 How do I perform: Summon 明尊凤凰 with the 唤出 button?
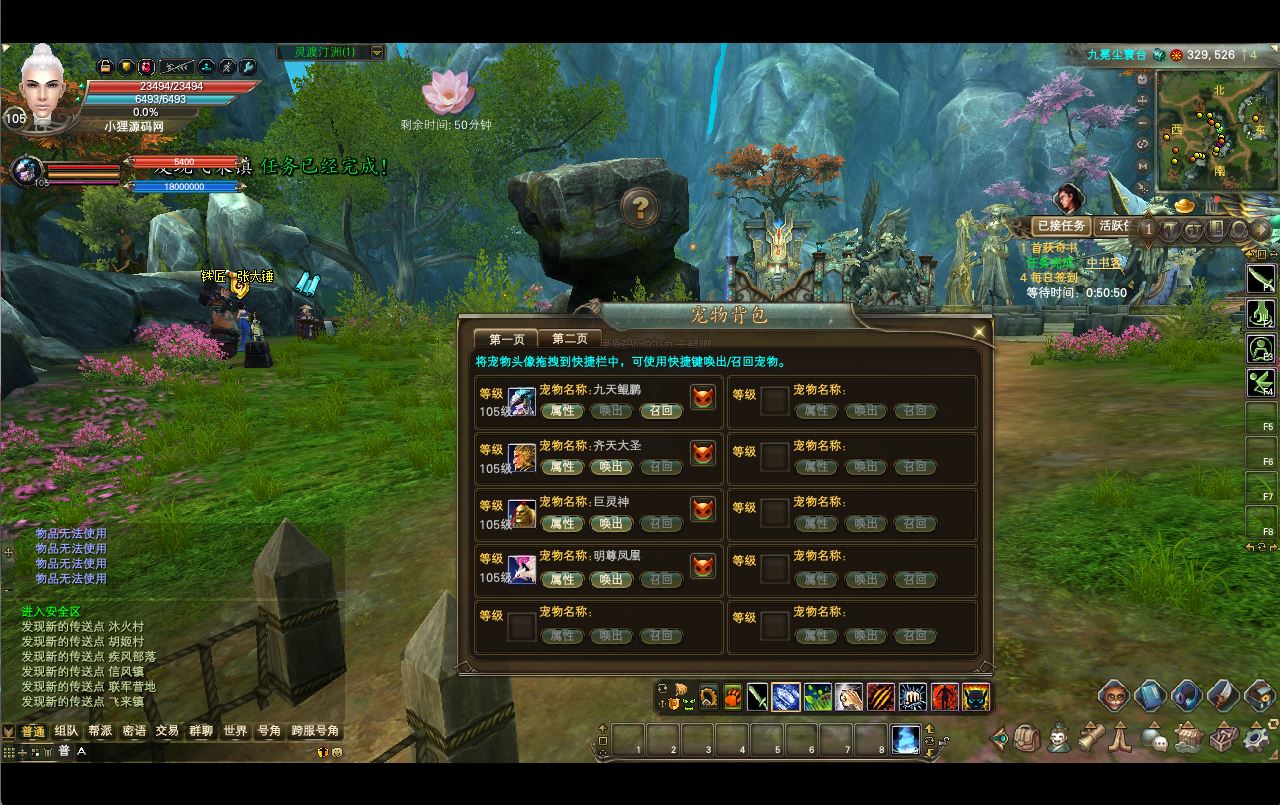point(611,579)
